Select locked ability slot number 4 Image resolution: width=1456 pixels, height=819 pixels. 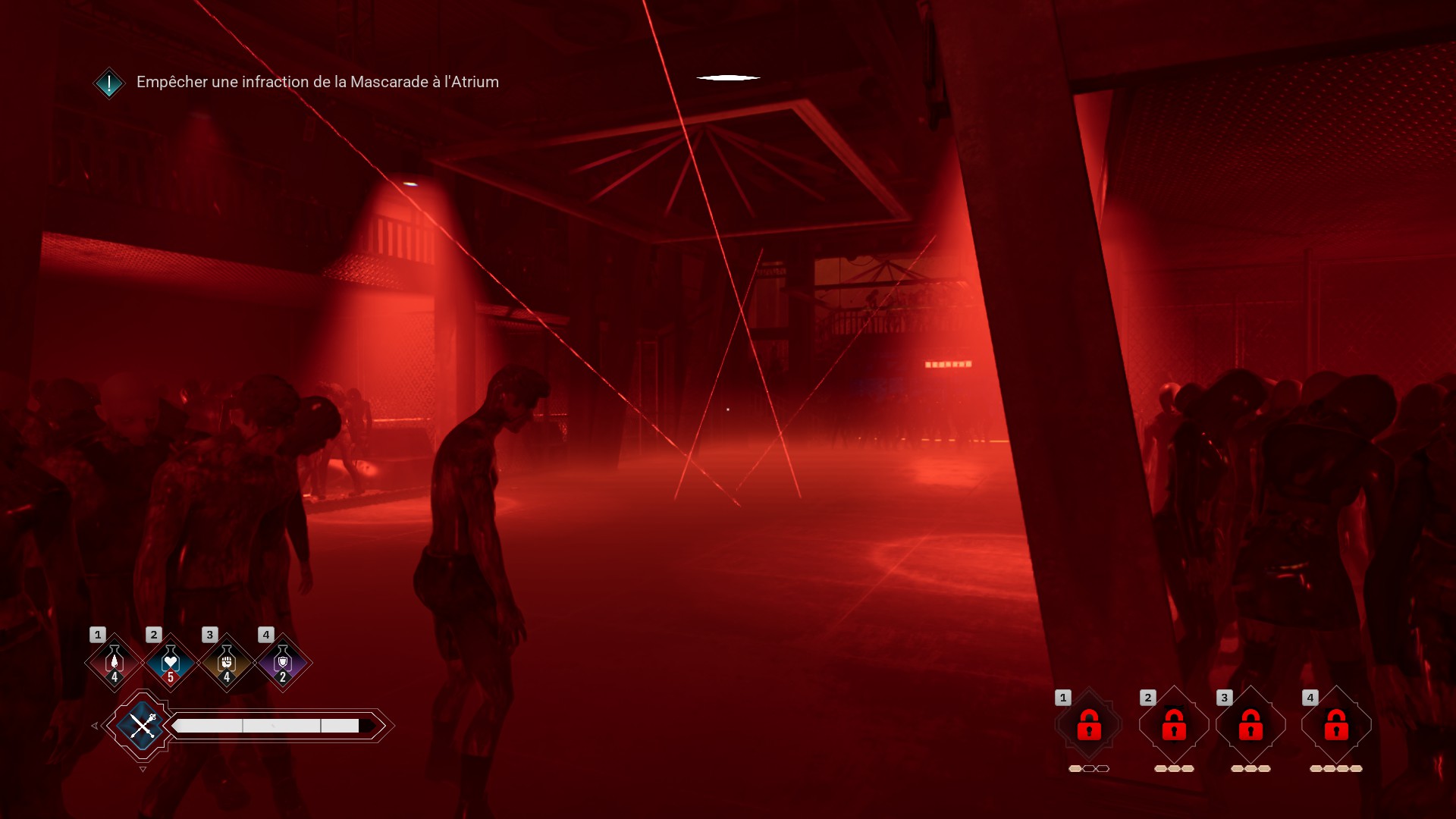tap(1336, 725)
